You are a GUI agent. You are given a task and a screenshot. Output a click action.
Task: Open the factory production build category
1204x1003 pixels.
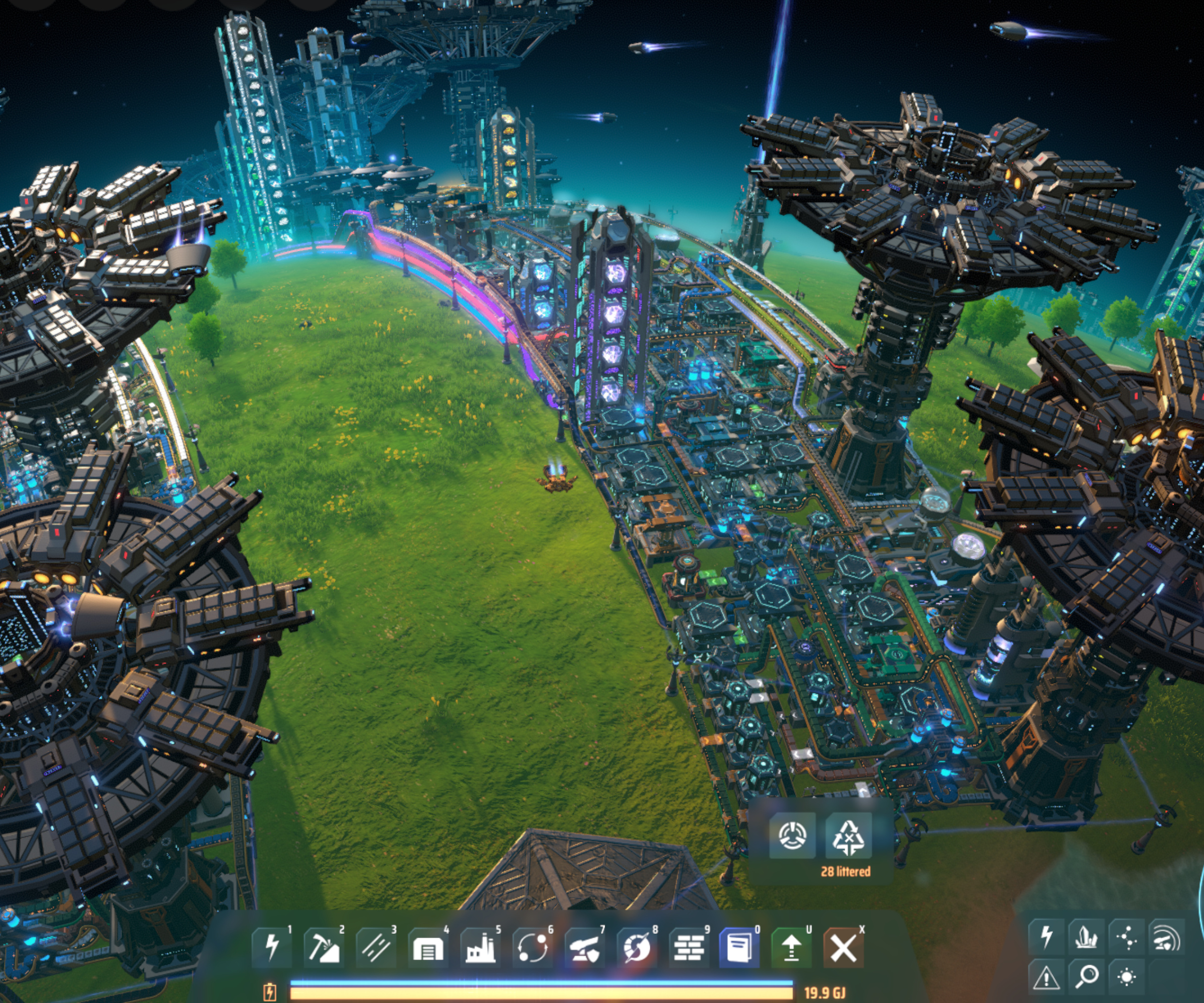pos(481,947)
